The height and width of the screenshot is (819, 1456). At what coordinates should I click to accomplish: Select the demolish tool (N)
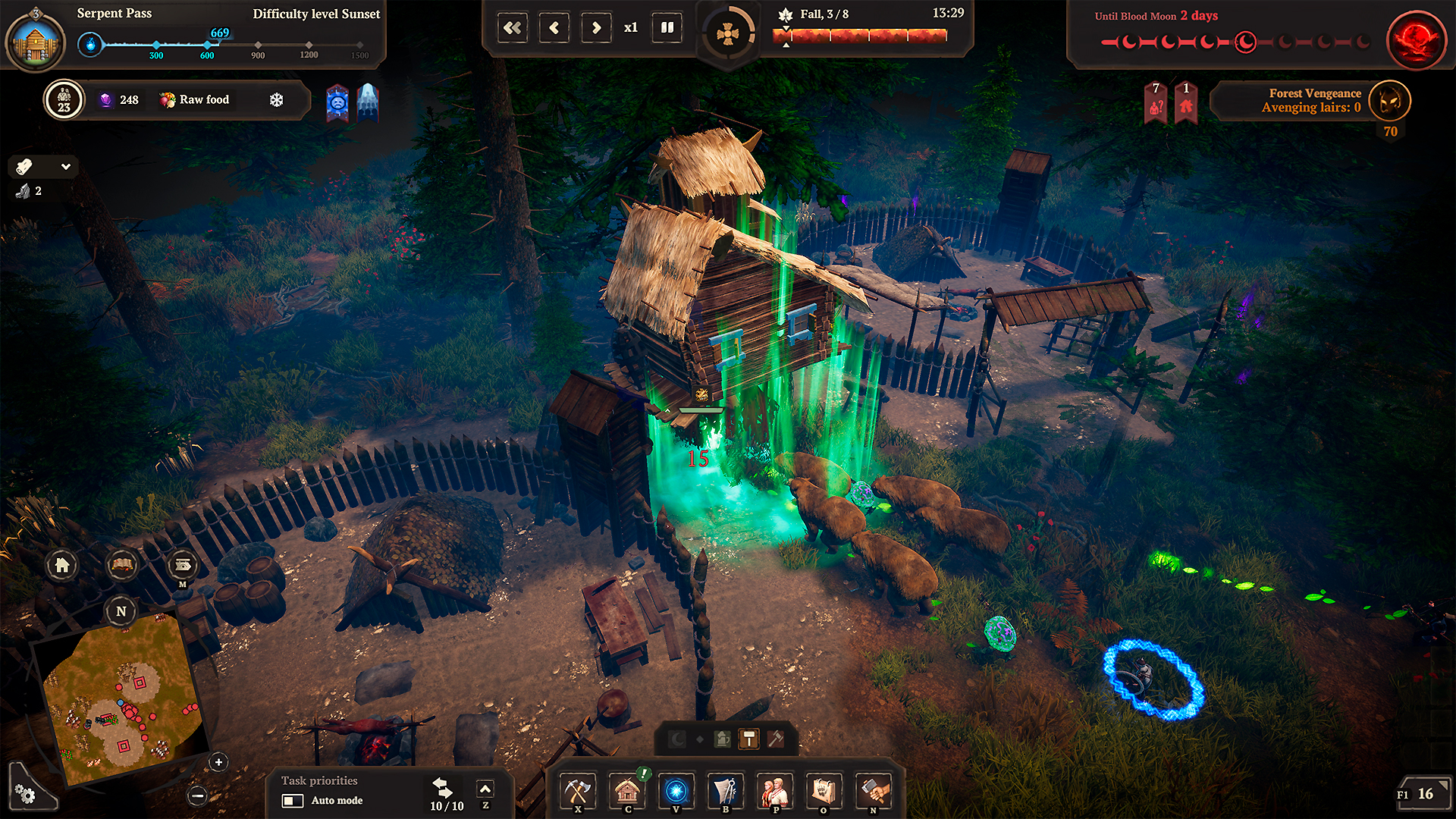click(874, 791)
